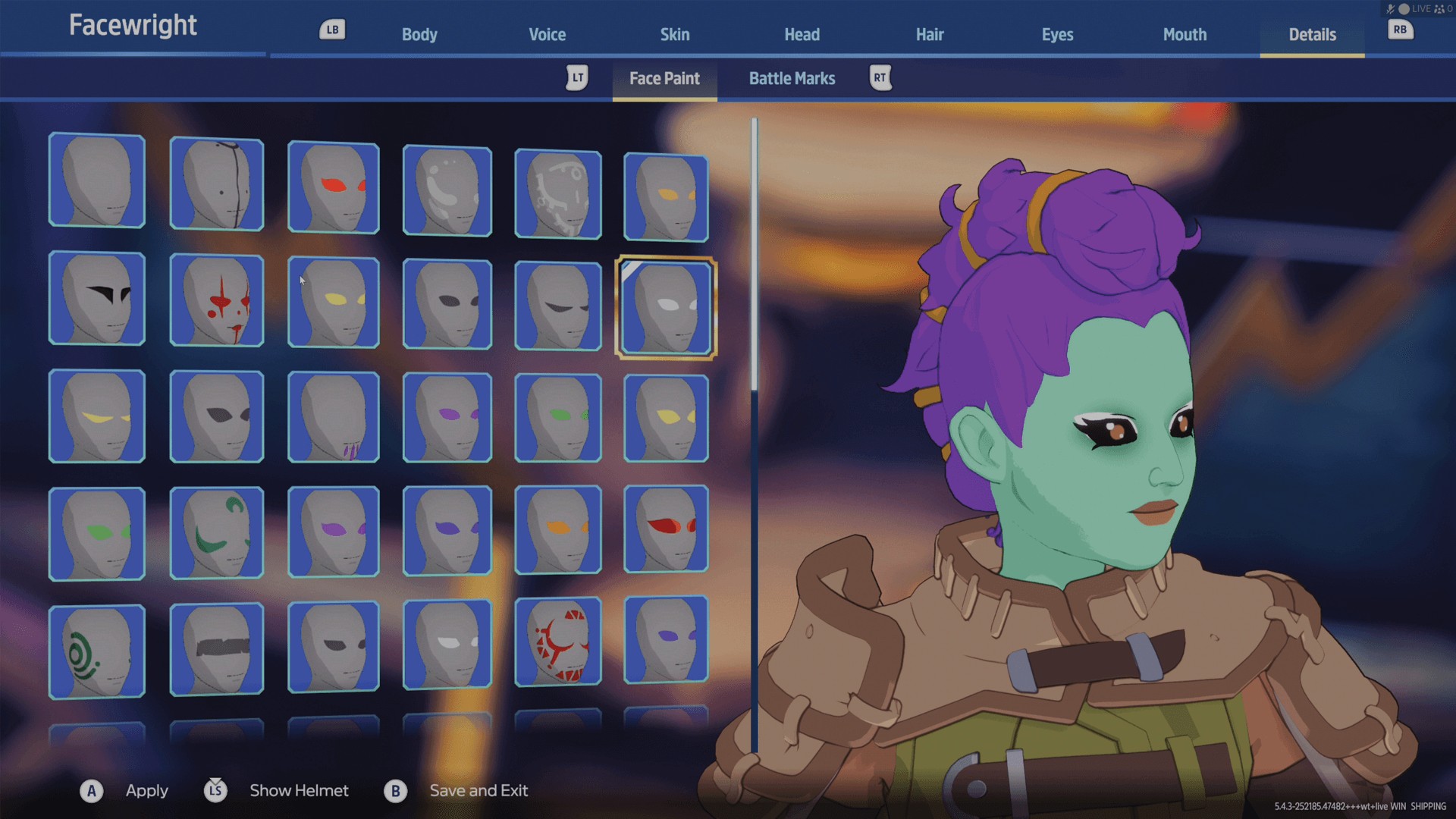The image size is (1456, 819).
Task: Open the Voice tab
Action: tap(547, 35)
